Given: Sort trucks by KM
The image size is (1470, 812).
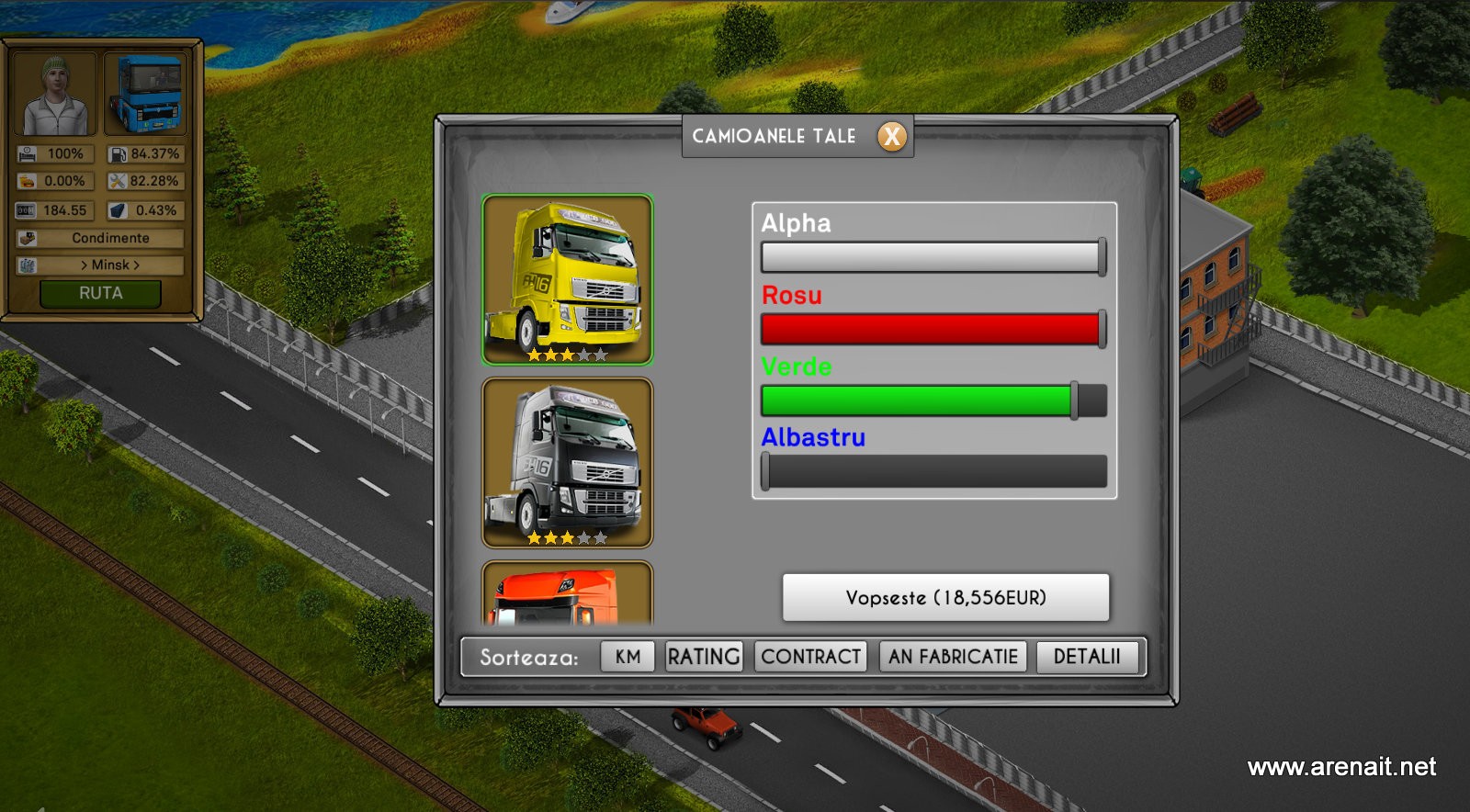Looking at the screenshot, I should [628, 657].
